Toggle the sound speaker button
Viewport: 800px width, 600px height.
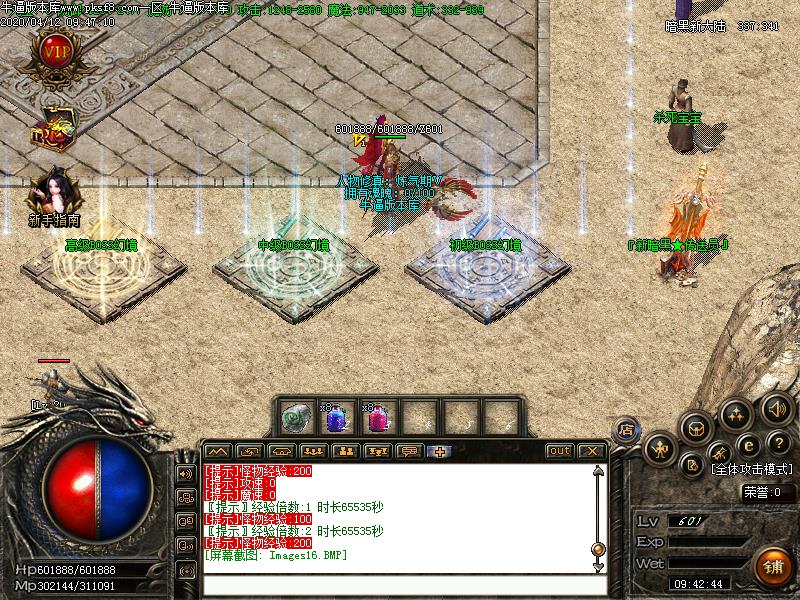[x=776, y=407]
